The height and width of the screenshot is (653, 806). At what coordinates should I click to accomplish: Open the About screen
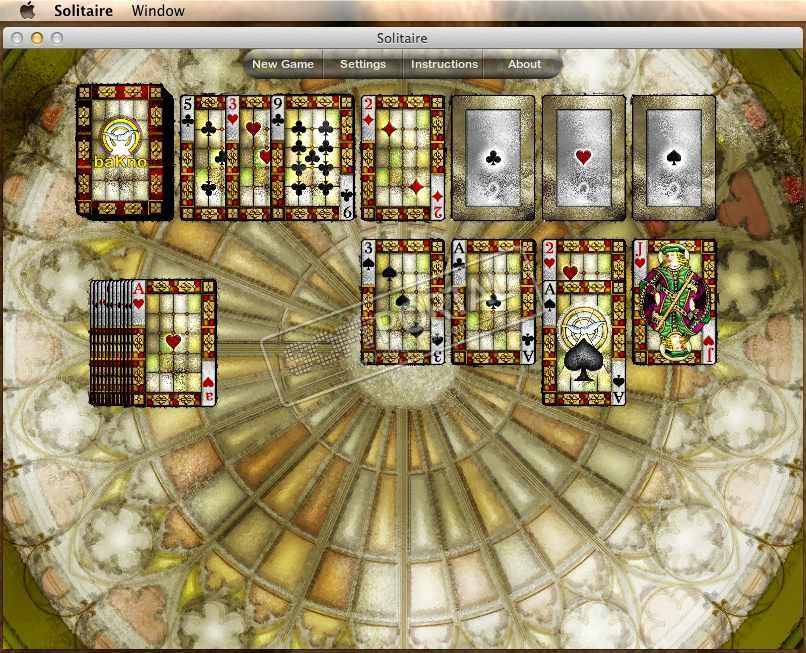[524, 64]
